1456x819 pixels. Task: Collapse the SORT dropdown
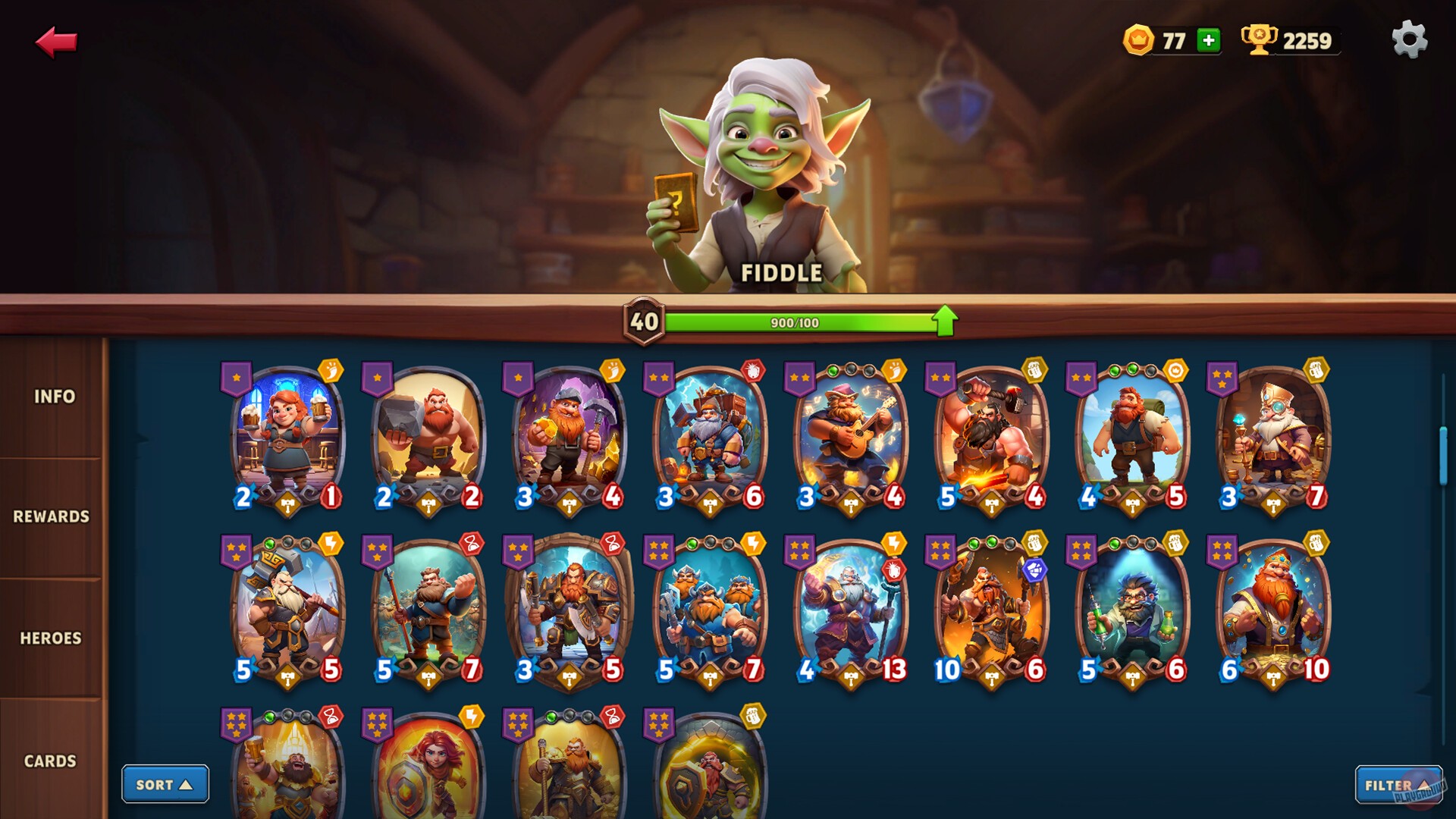[x=165, y=784]
